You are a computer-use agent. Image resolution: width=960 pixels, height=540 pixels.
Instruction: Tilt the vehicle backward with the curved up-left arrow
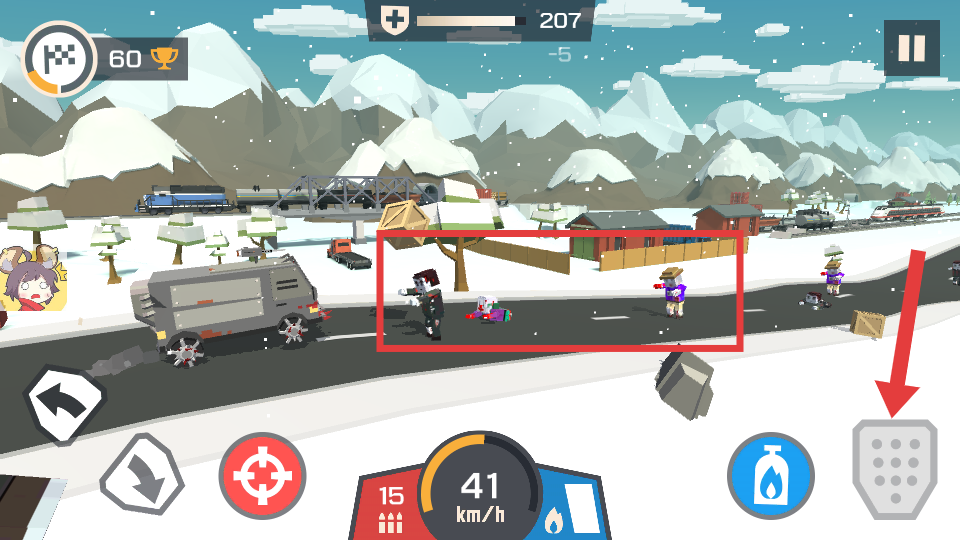point(66,403)
